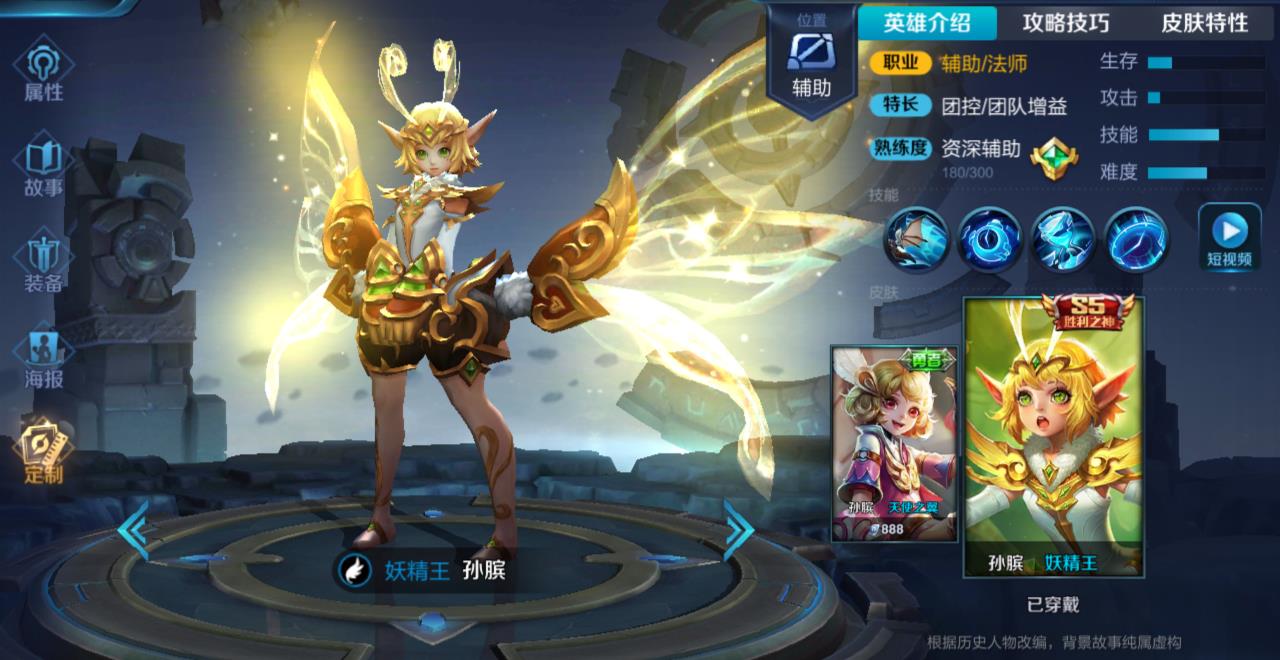Viewport: 1280px width, 660px height.
Task: Open the 装备 equipment section
Action: [43, 262]
